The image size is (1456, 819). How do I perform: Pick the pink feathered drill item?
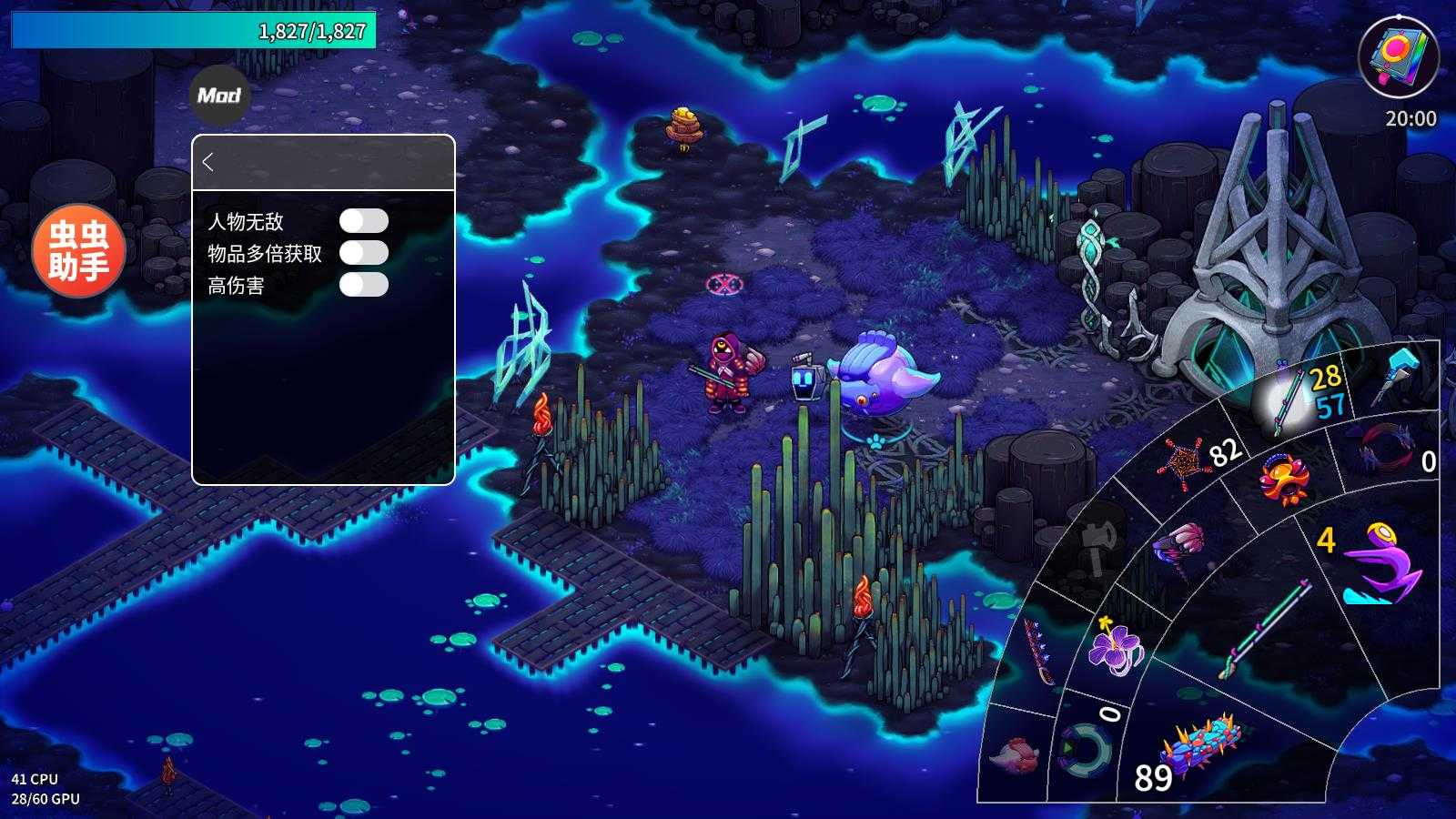coord(1179,549)
